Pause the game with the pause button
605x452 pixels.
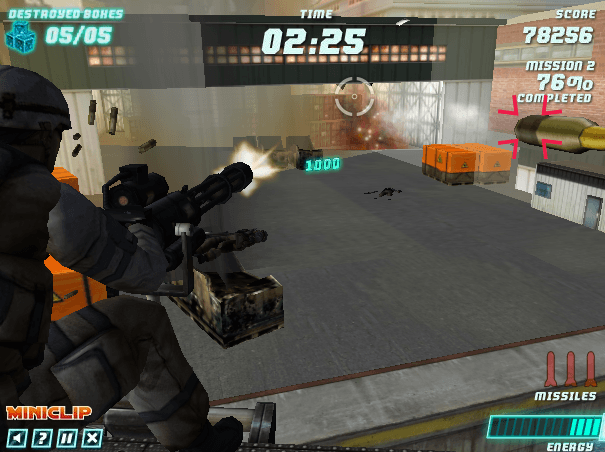[x=66, y=437]
